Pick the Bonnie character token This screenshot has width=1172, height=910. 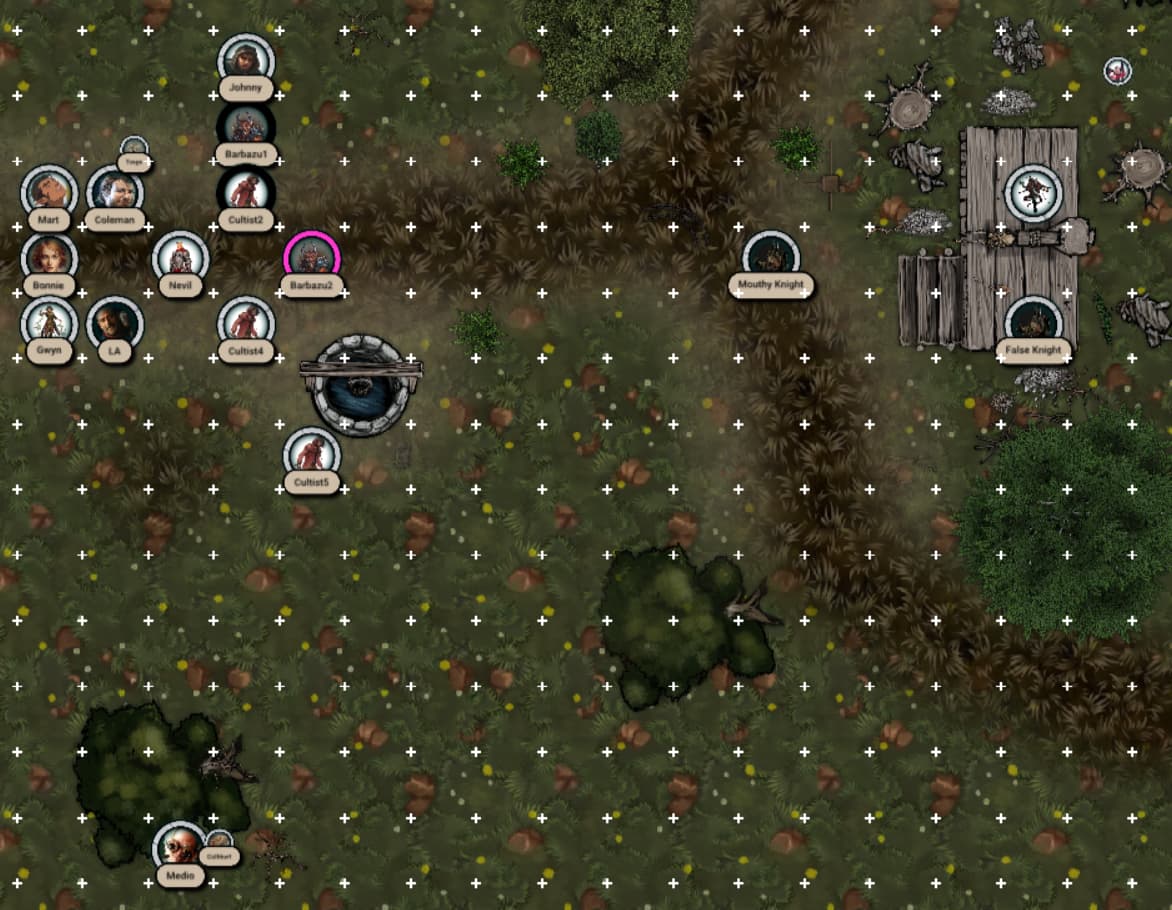coord(49,259)
